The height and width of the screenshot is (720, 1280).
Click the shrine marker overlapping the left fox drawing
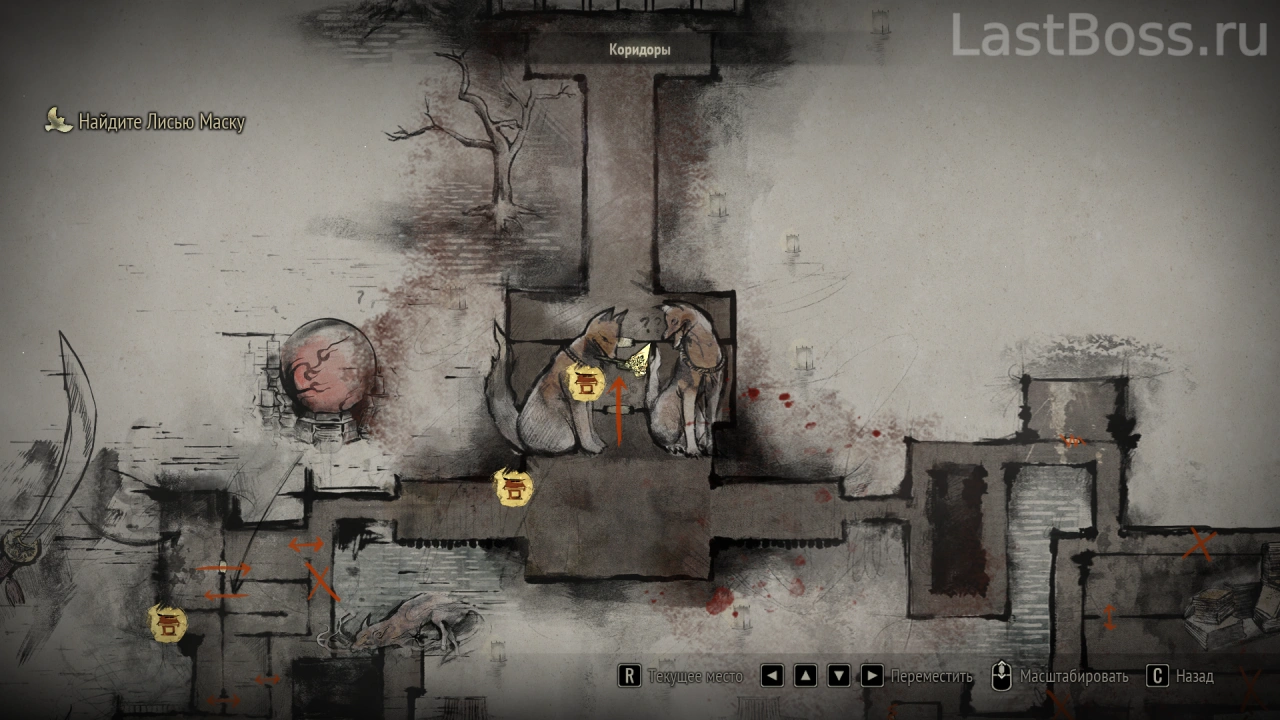pos(585,381)
